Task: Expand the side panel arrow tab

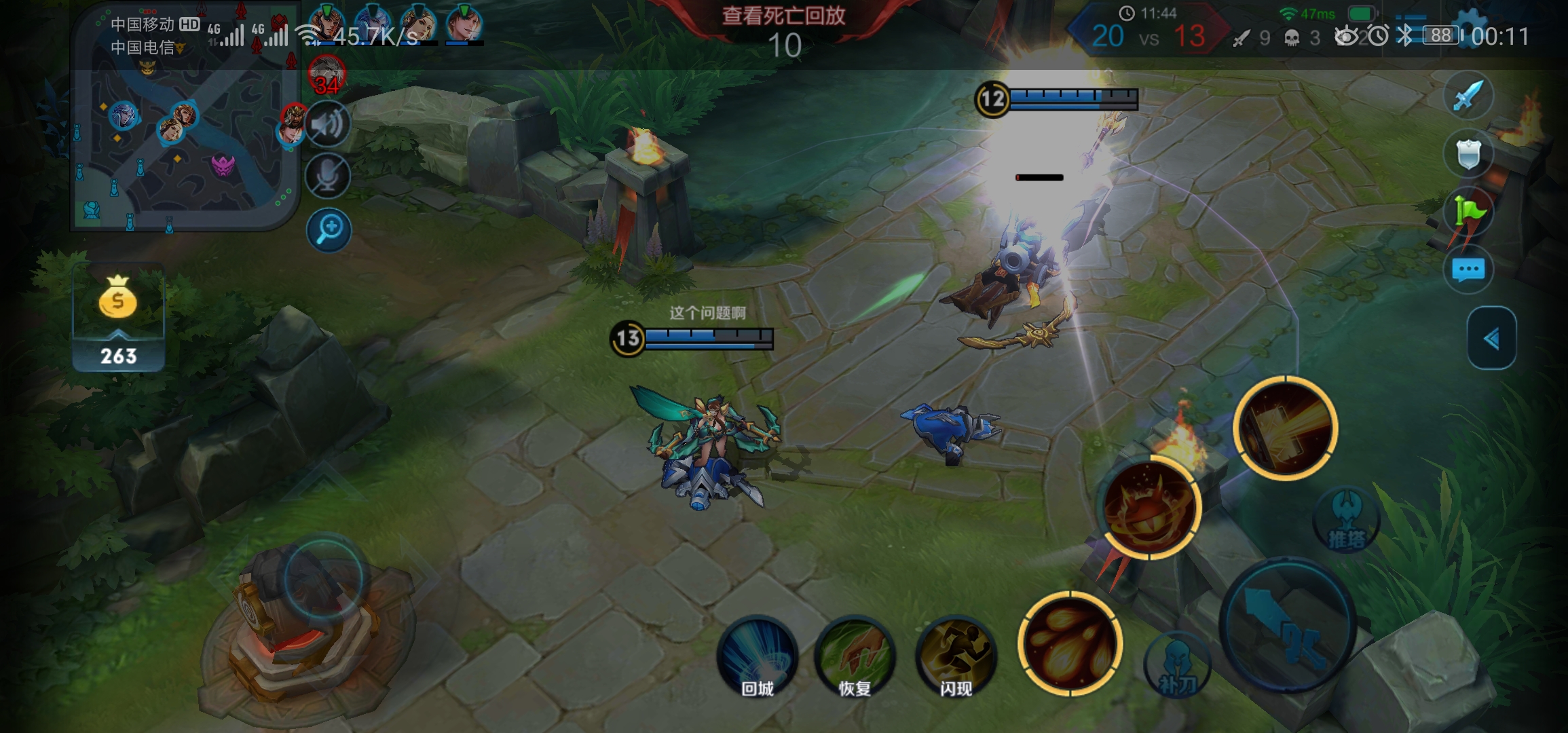Action: (1491, 338)
